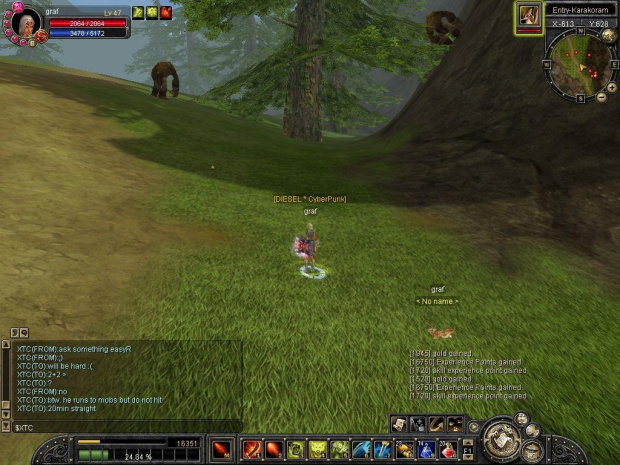Image resolution: width=620 pixels, height=465 pixels.
Task: Click the F1 hotbar page selector
Action: (x=467, y=452)
